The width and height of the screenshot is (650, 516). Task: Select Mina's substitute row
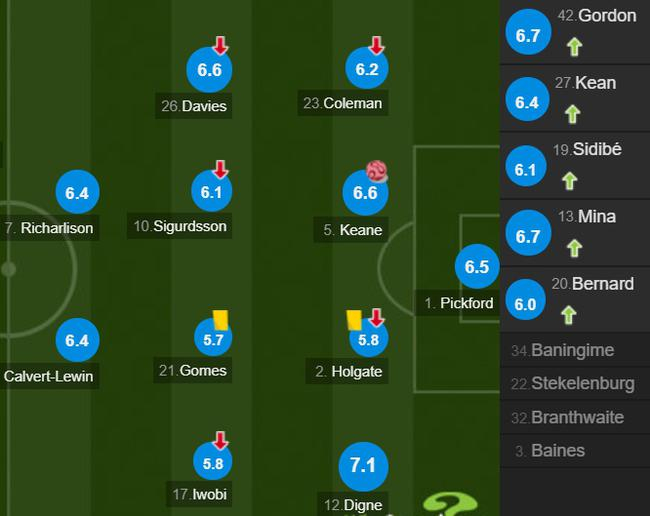coord(575,231)
